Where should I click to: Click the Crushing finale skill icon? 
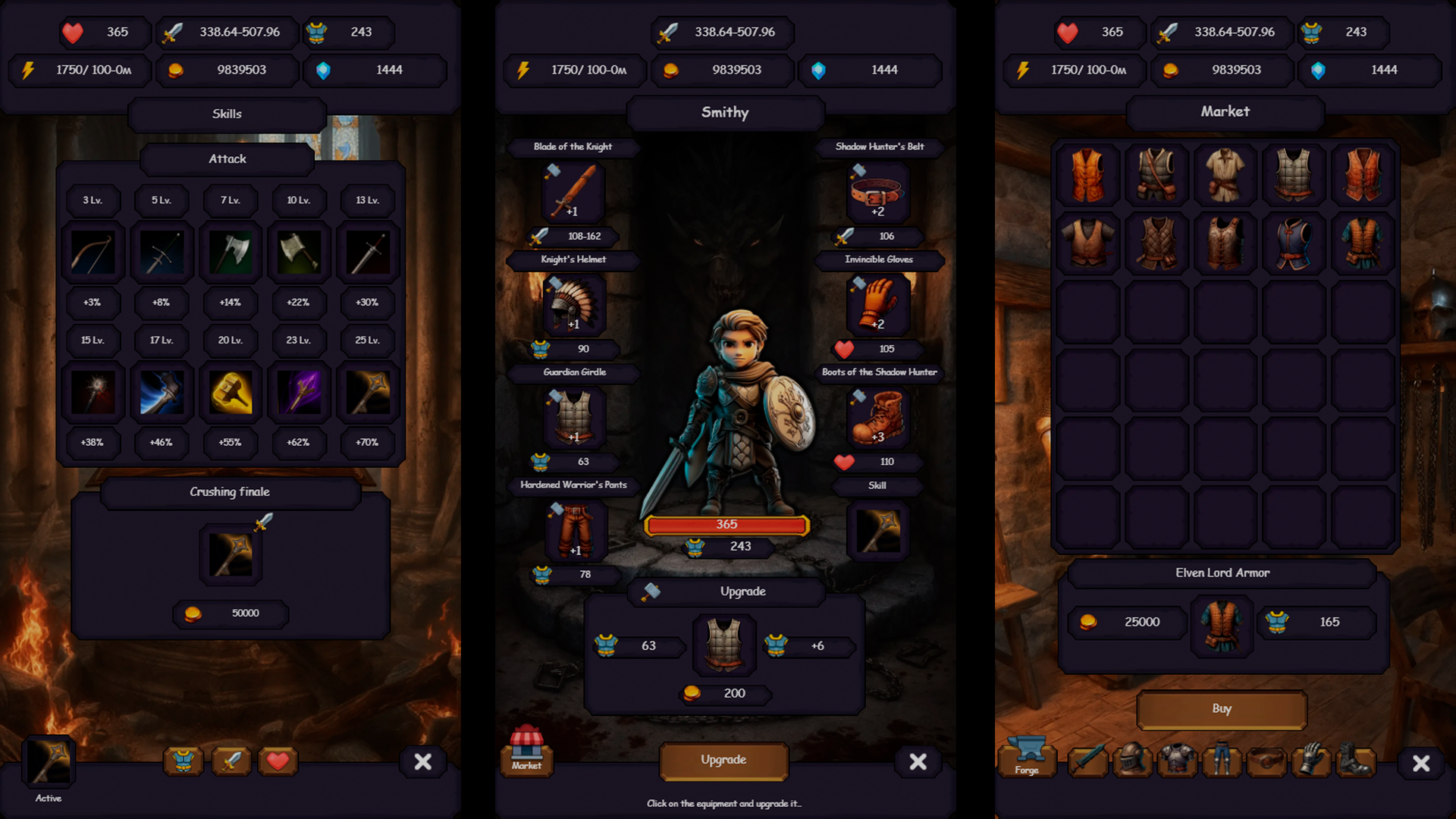[x=230, y=554]
